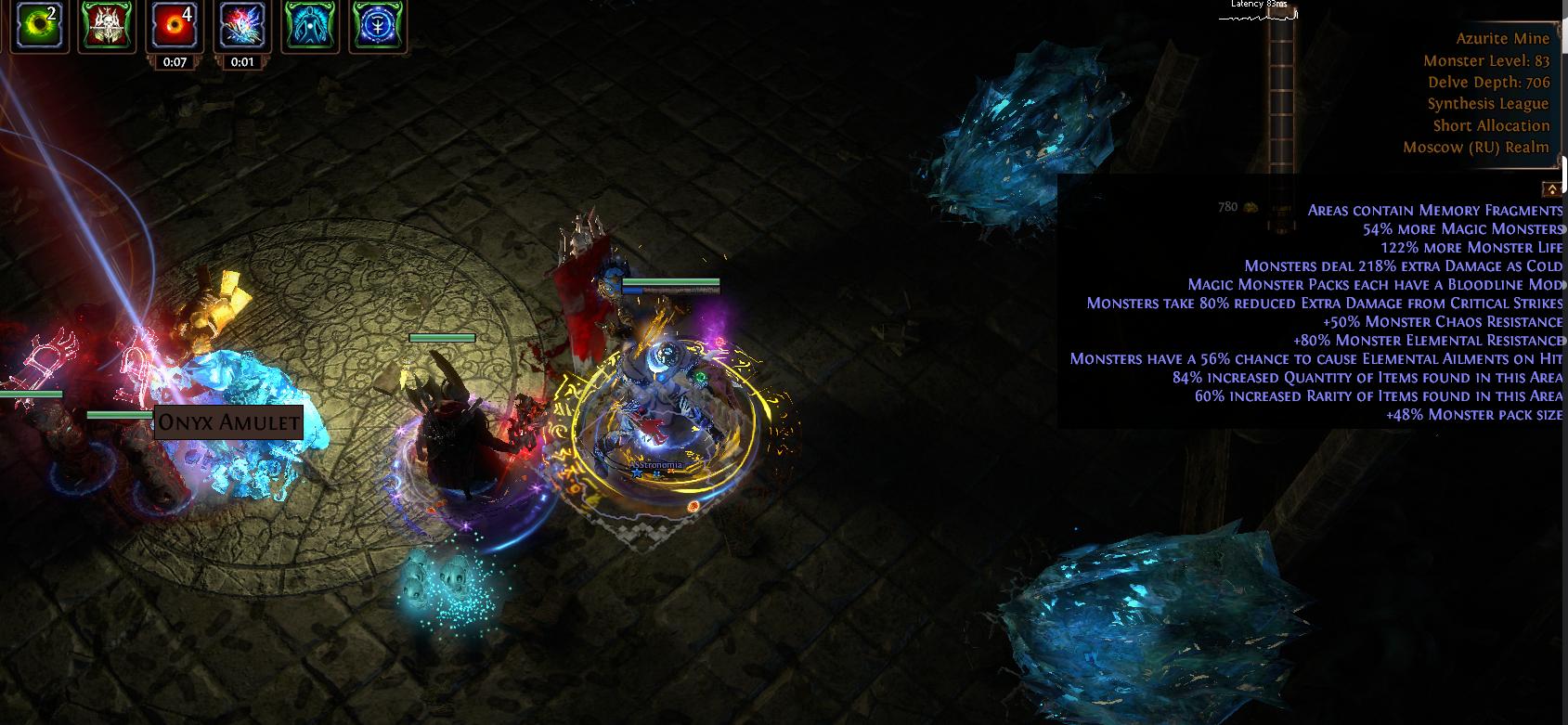This screenshot has height=725, width=1568.
Task: Click the 'Azurite Mine' title text
Action: coord(1502,38)
